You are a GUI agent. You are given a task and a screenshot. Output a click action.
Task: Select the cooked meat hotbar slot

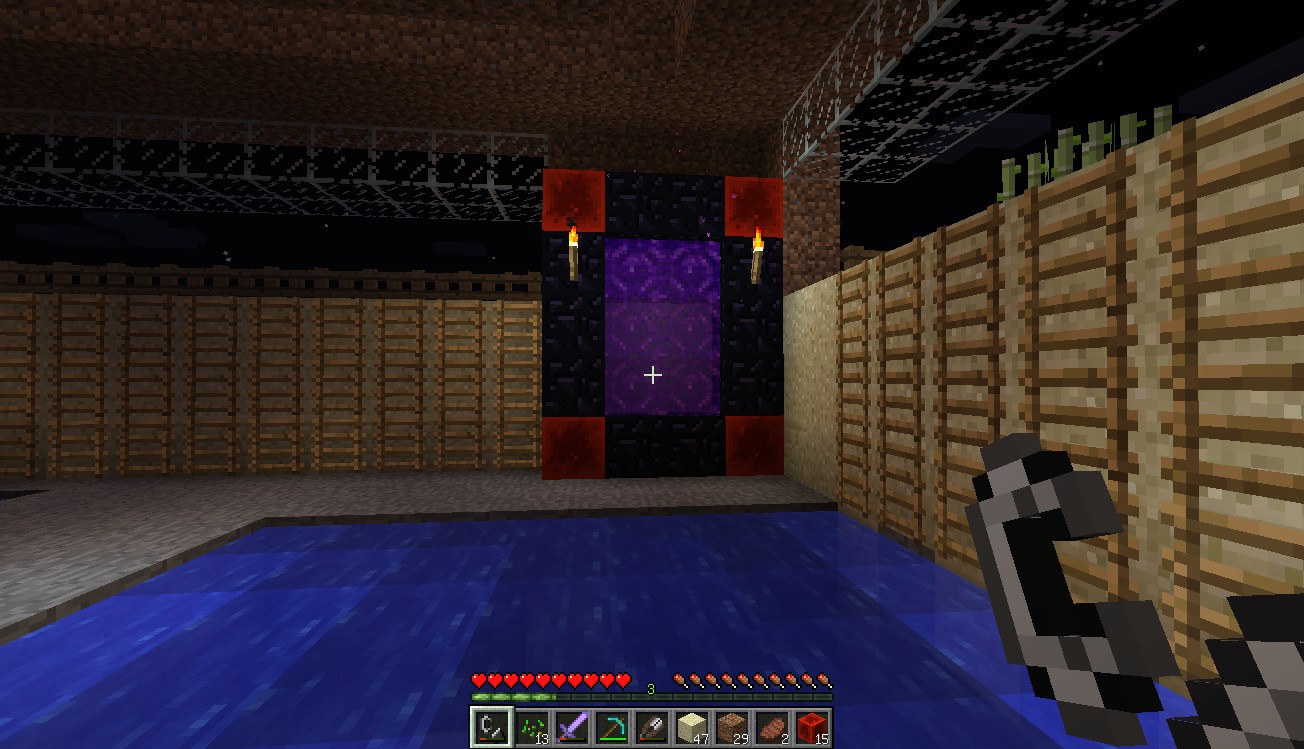771,727
